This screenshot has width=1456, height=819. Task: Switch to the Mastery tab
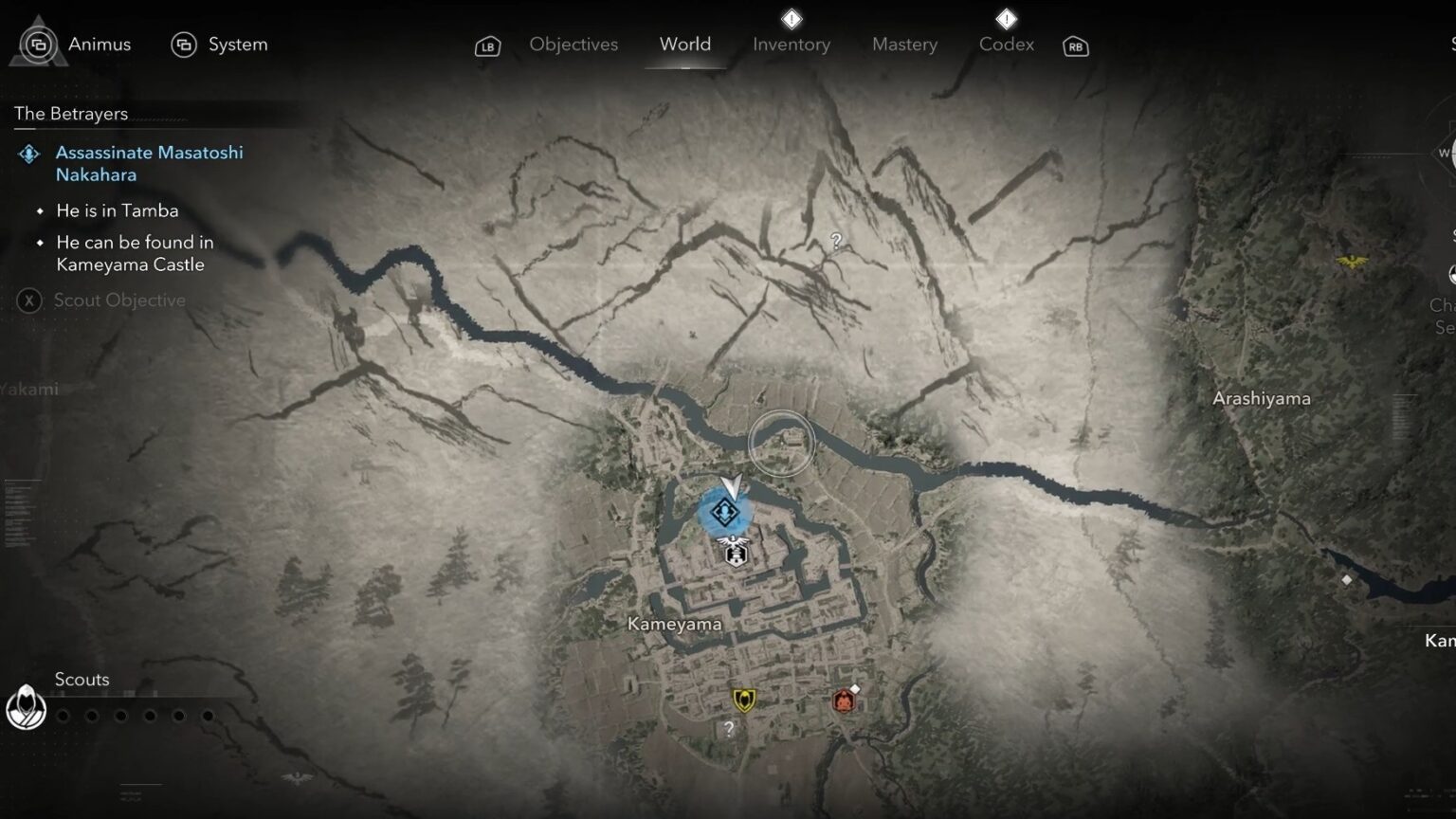[903, 44]
